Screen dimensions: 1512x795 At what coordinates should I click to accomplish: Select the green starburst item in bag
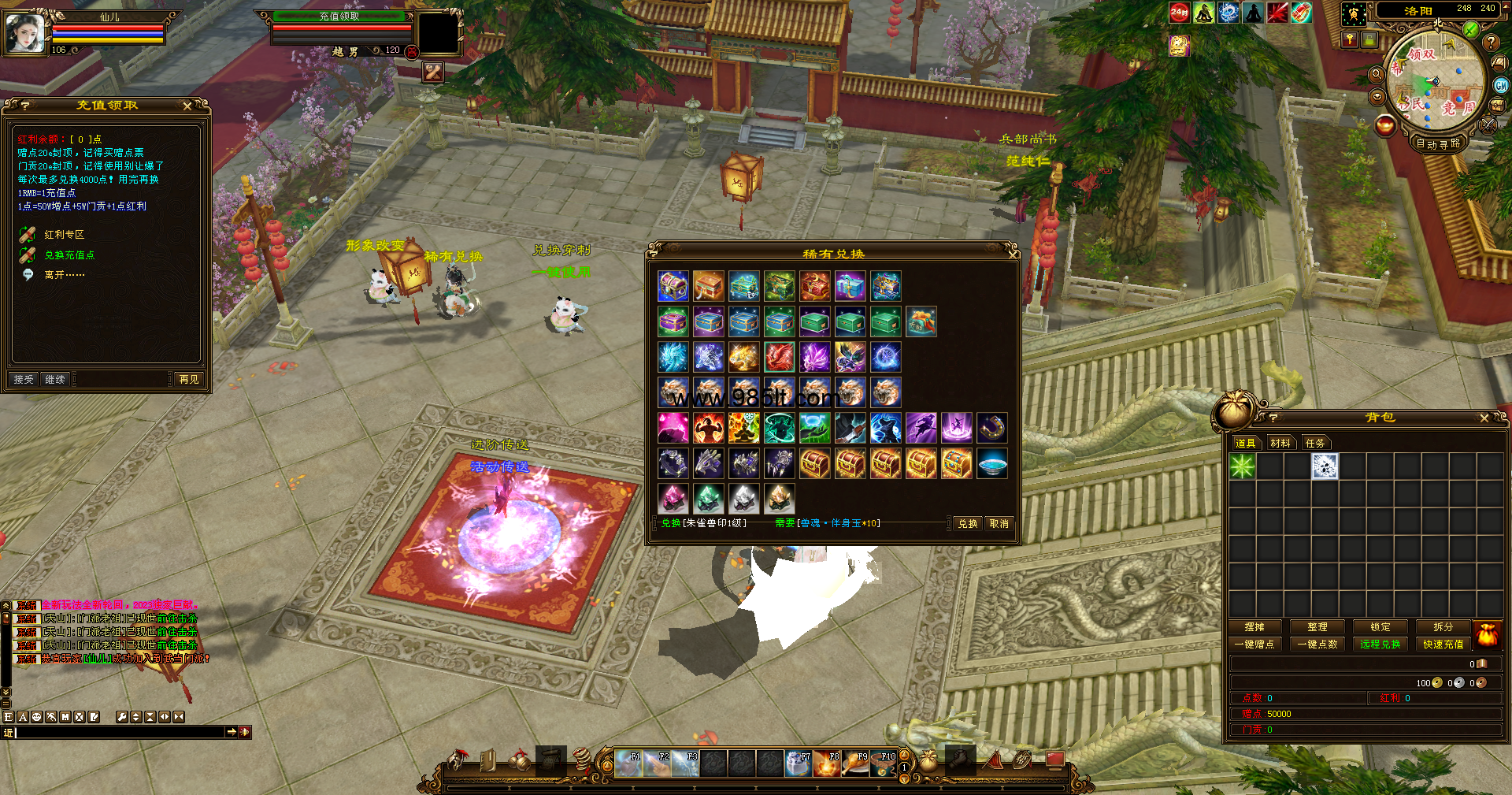pyautogui.click(x=1242, y=466)
